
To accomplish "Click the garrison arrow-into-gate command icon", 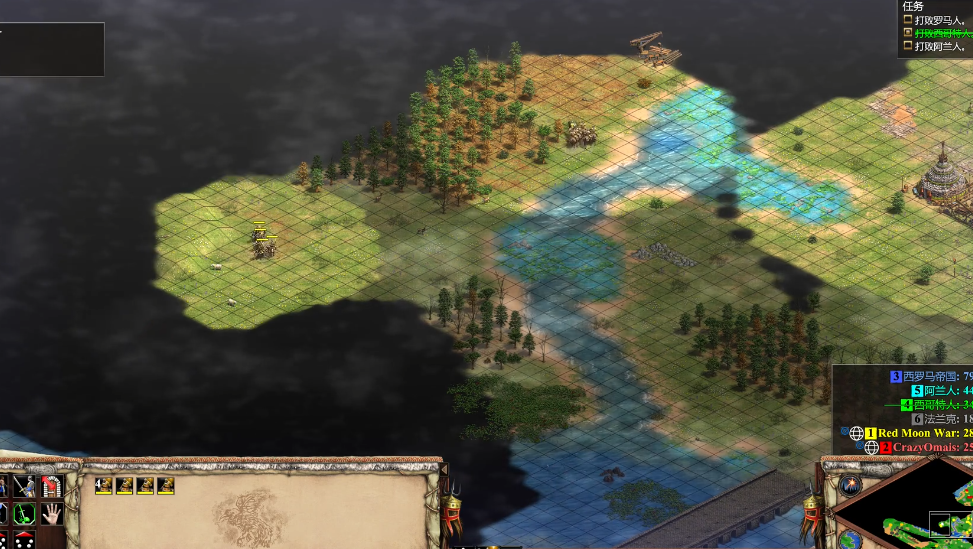I will click(x=51, y=488).
